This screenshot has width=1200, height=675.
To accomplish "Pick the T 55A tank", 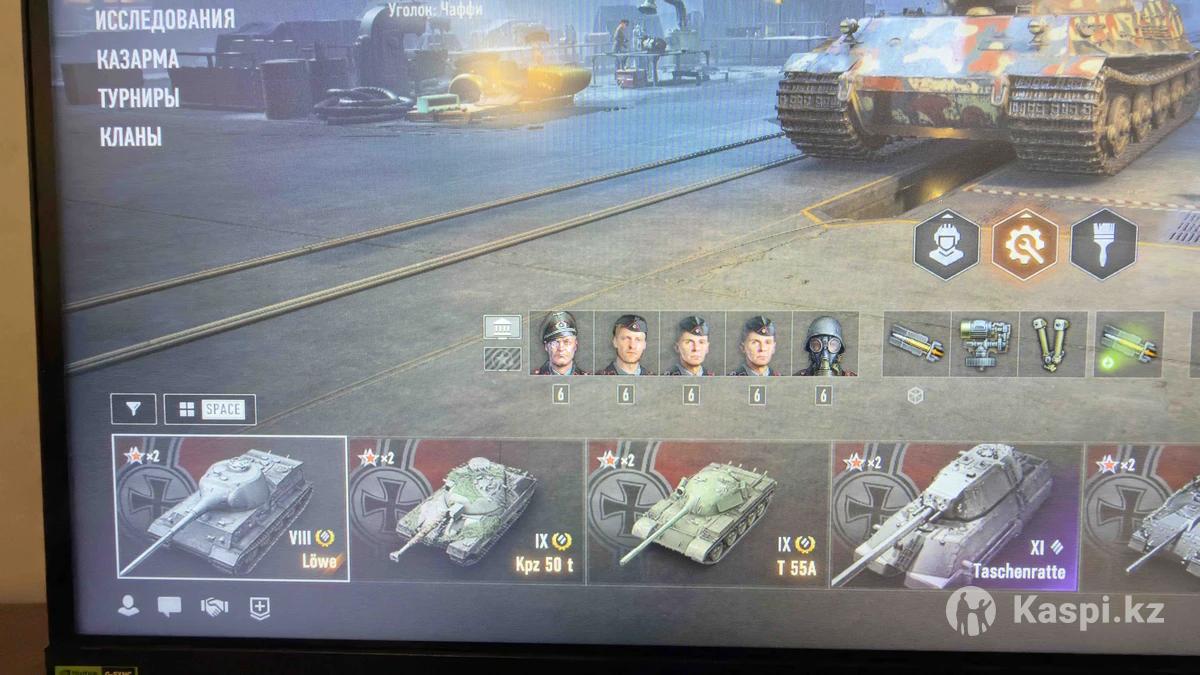I will (707, 510).
